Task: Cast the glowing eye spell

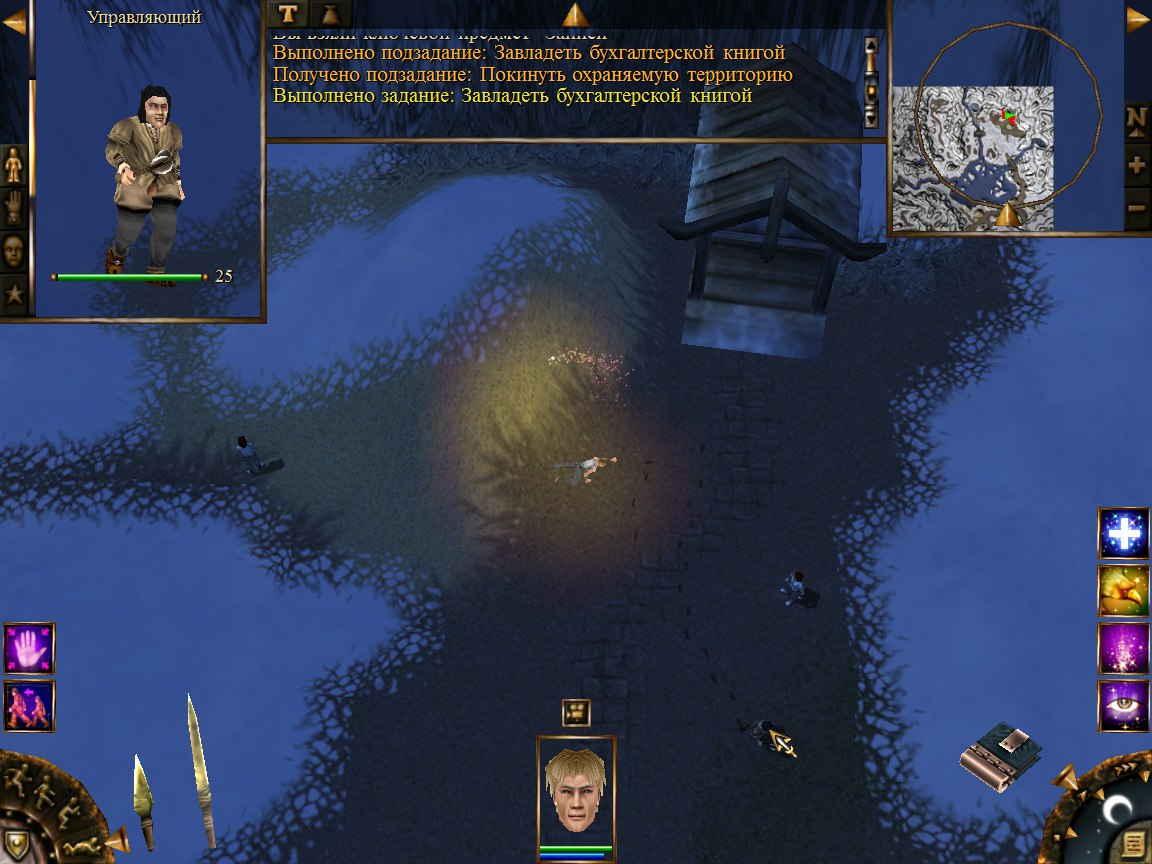Action: pyautogui.click(x=1123, y=704)
